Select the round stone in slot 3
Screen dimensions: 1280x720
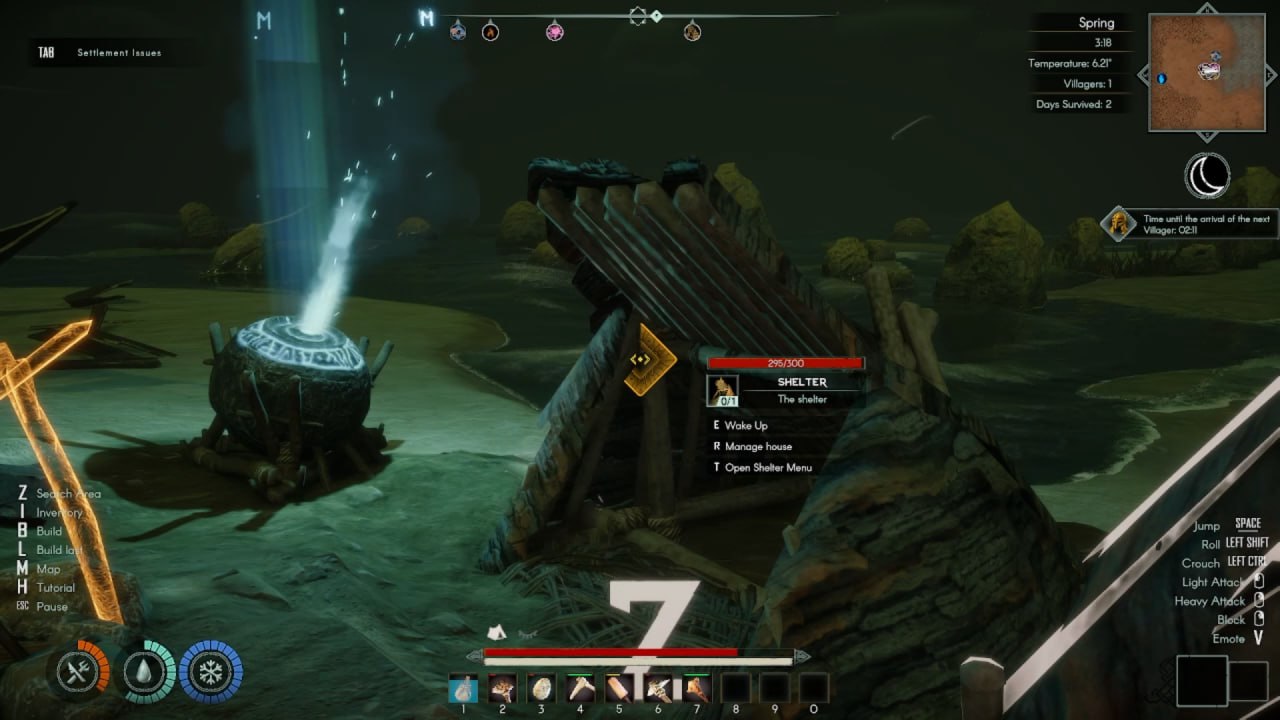(x=541, y=688)
